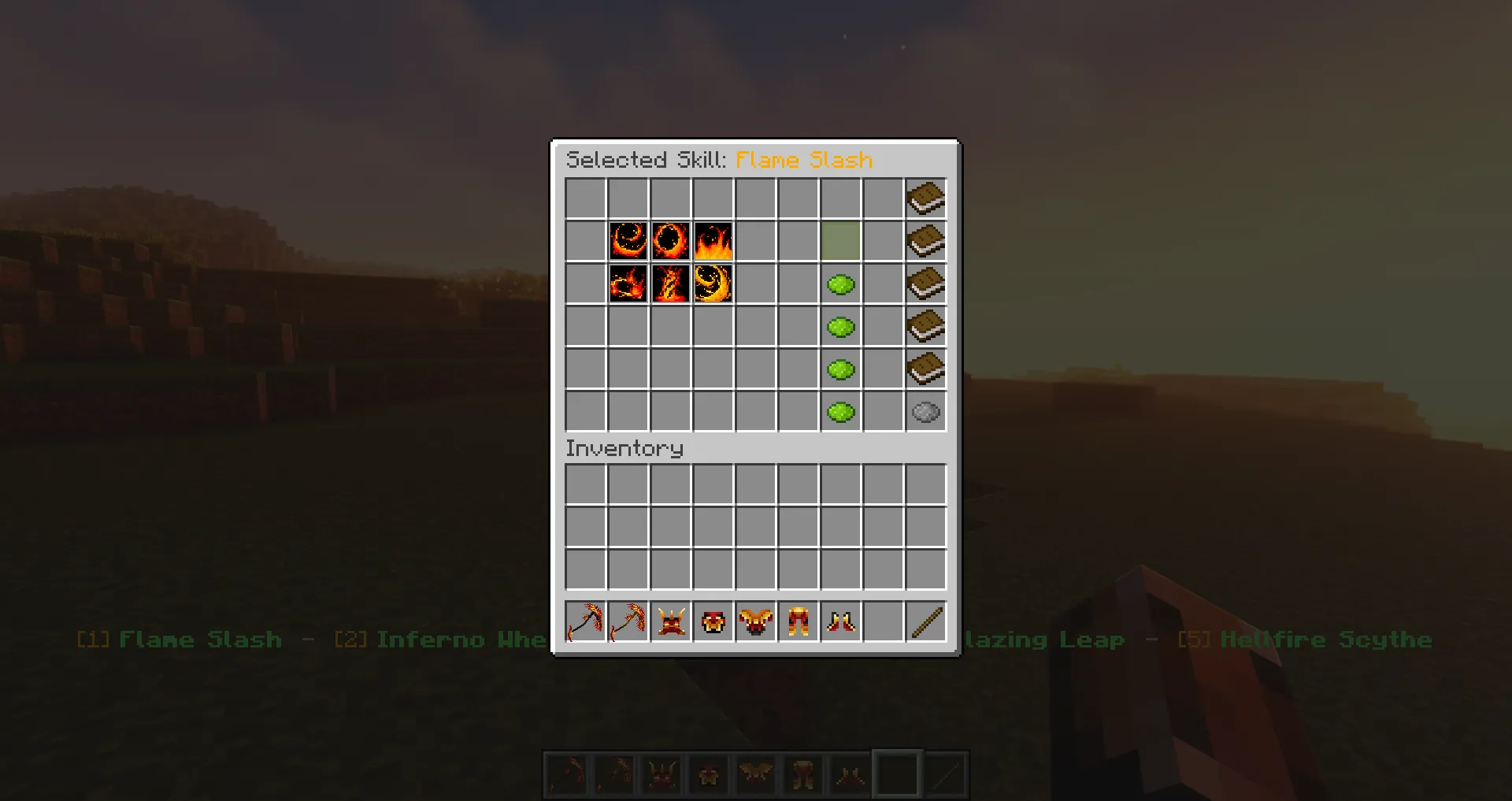Open the topmost book entry on the right

pyautogui.click(x=925, y=198)
